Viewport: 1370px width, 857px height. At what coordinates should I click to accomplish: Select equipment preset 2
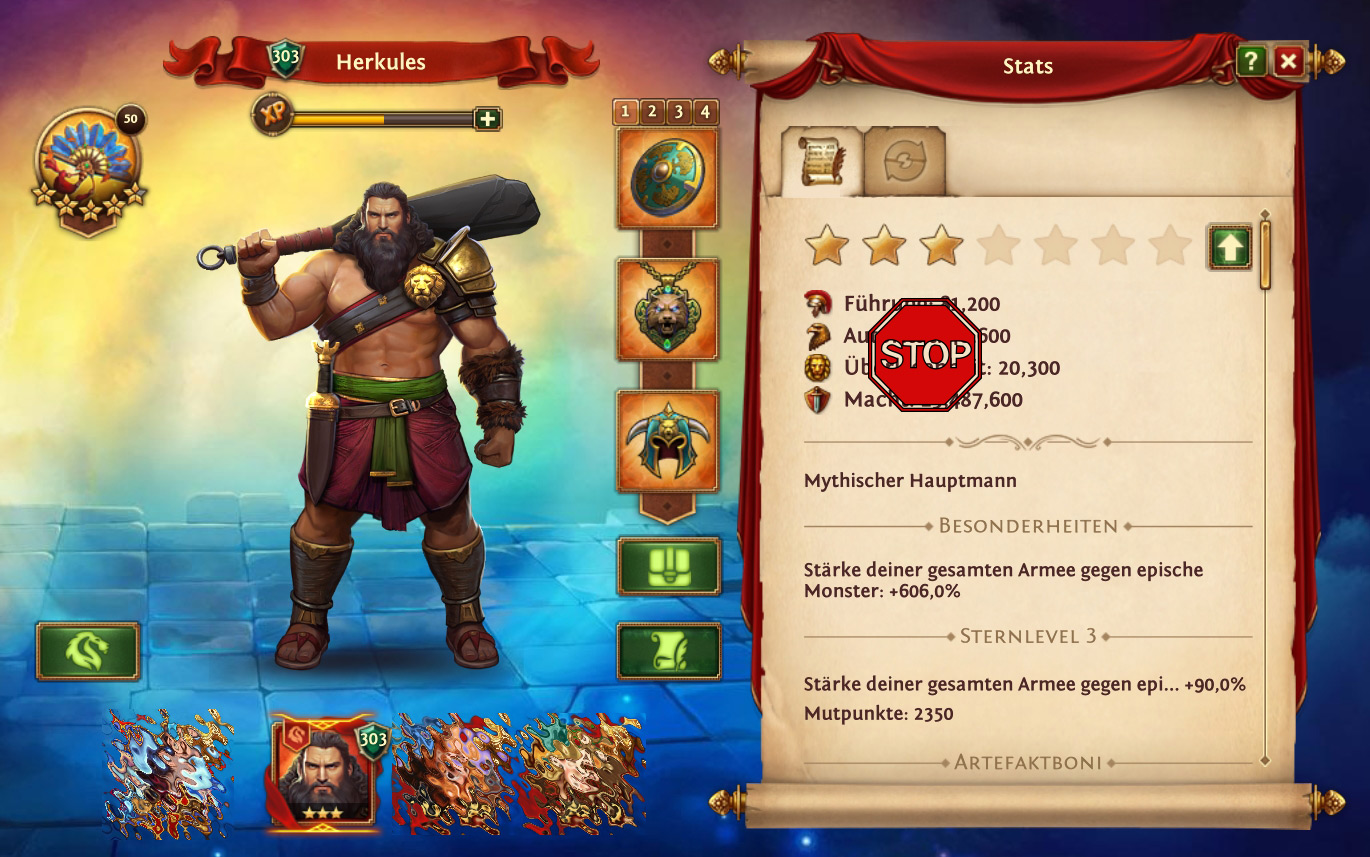click(652, 111)
